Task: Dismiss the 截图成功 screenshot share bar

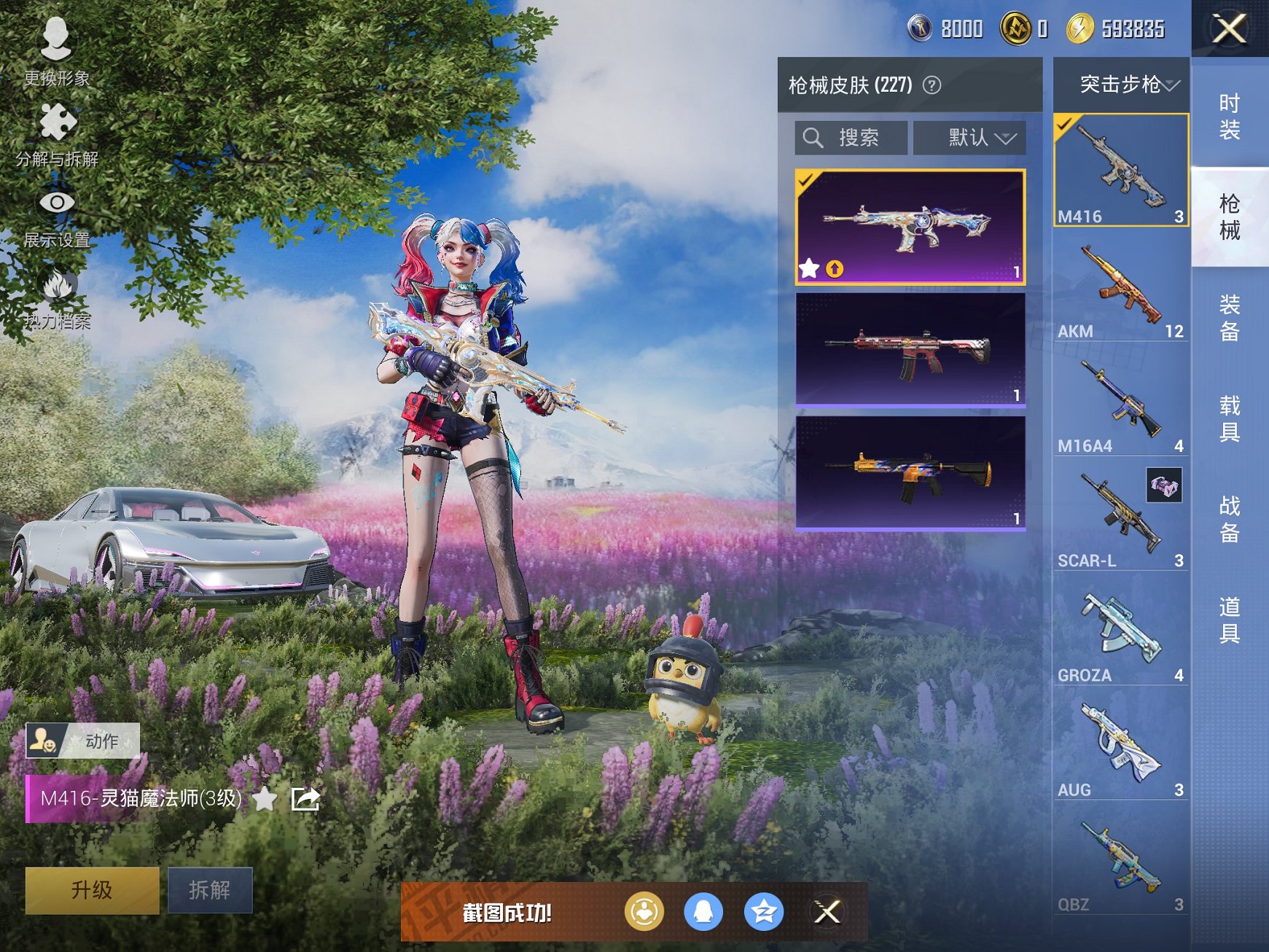Action: pyautogui.click(x=827, y=911)
